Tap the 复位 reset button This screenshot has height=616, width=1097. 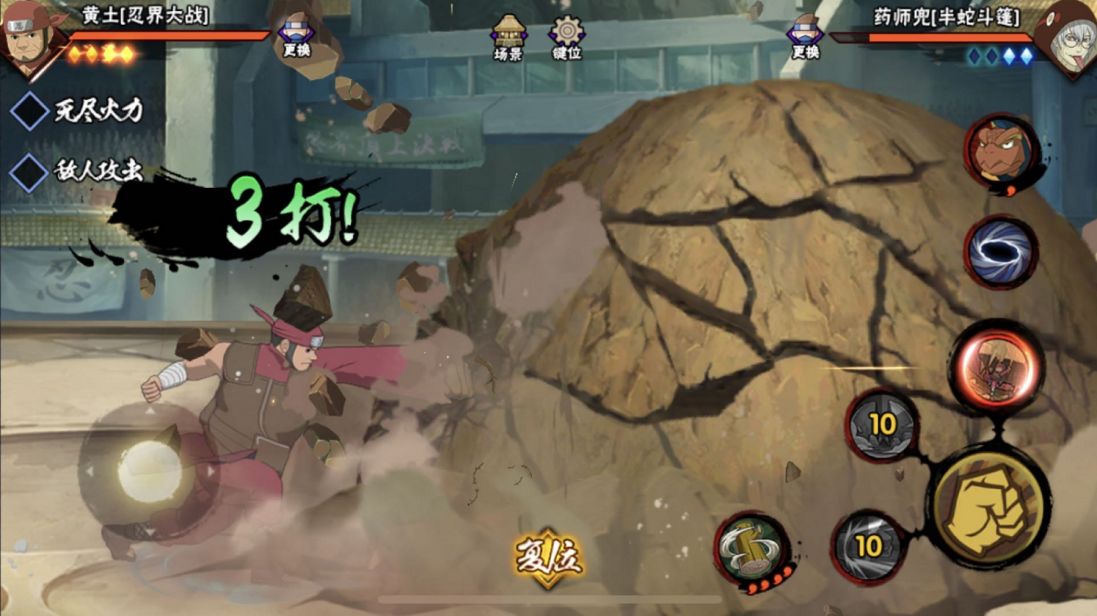tap(548, 555)
